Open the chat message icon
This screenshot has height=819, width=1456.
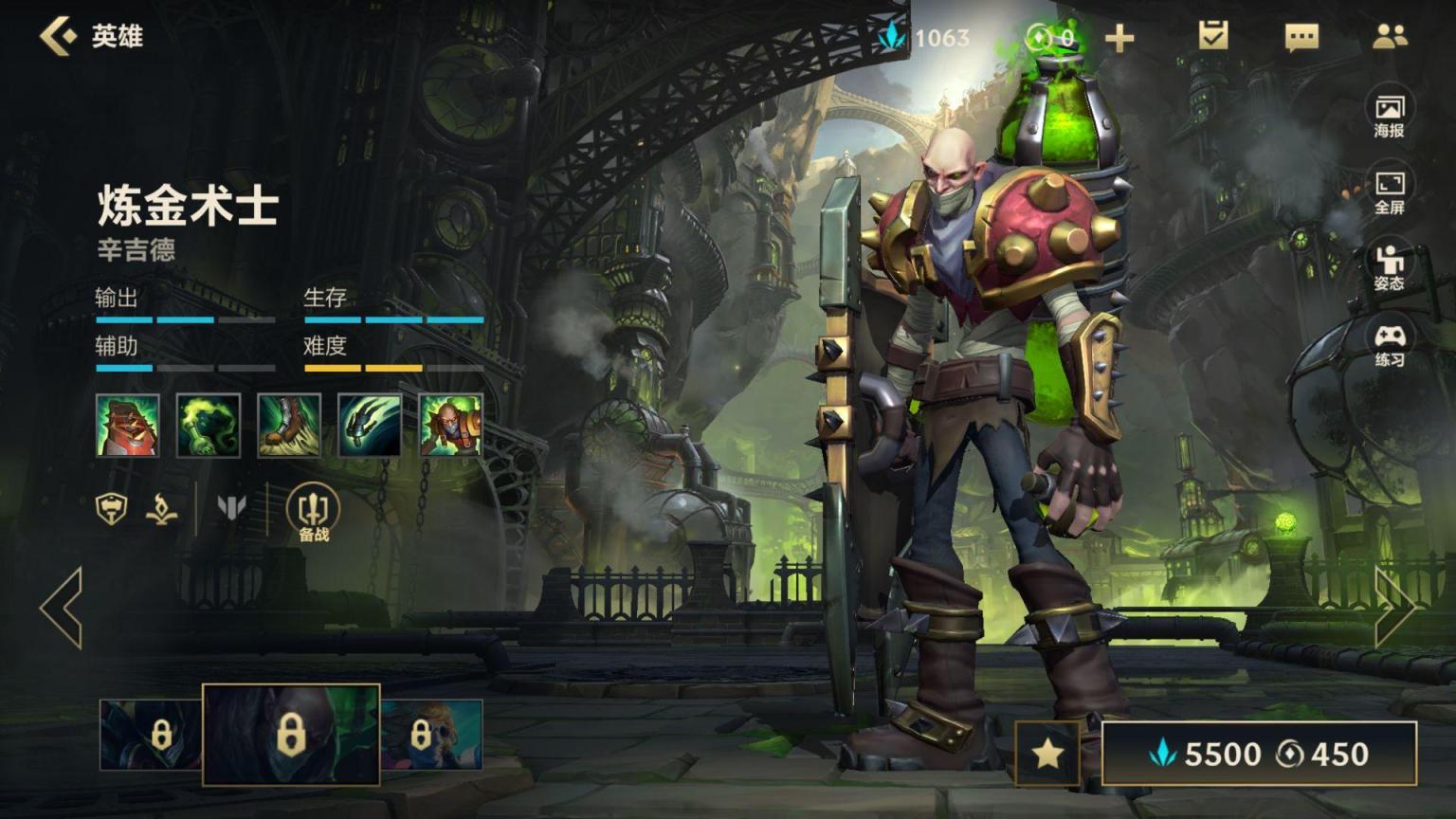pos(1301,37)
